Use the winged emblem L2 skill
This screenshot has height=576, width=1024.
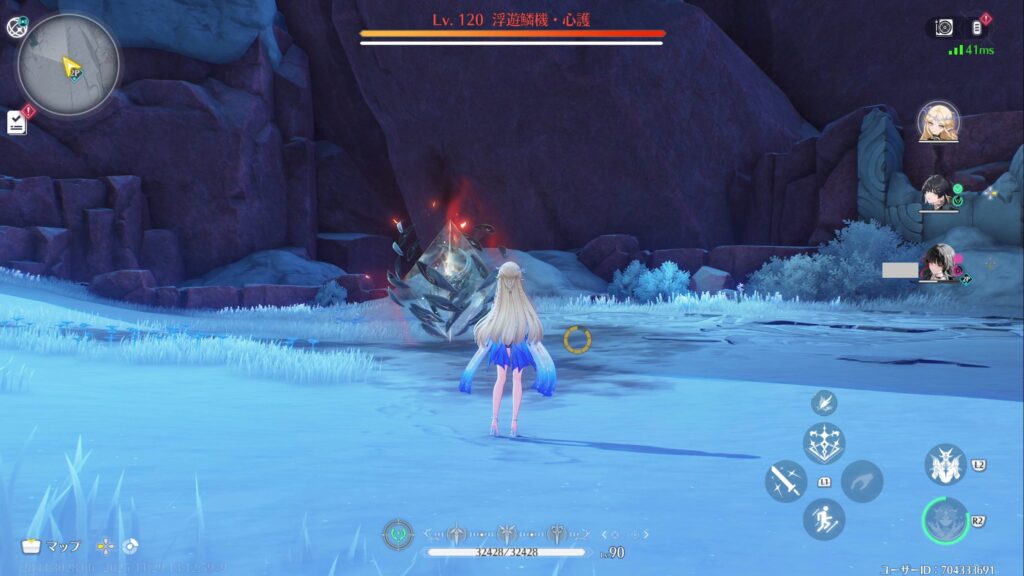944,465
